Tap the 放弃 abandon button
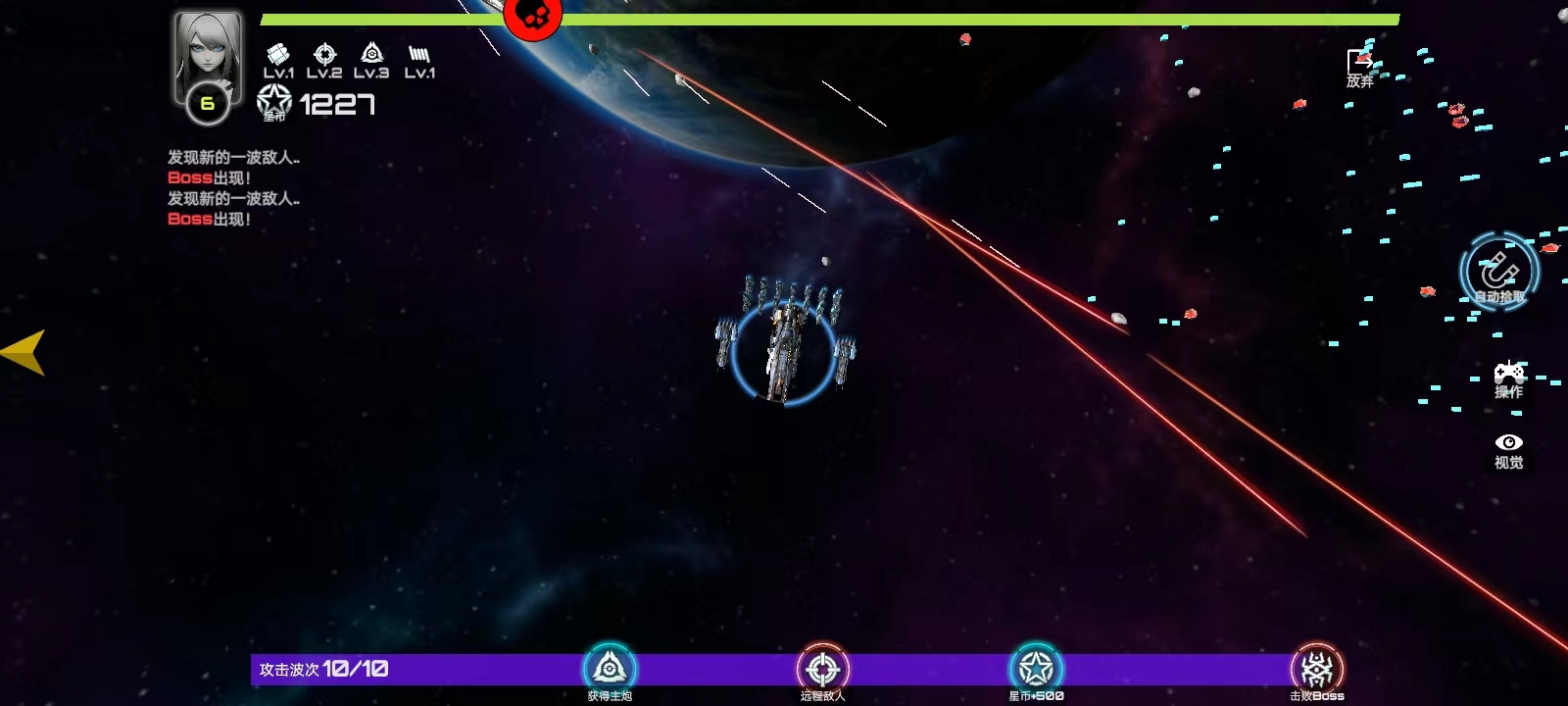Viewport: 1568px width, 706px height. [x=1359, y=69]
